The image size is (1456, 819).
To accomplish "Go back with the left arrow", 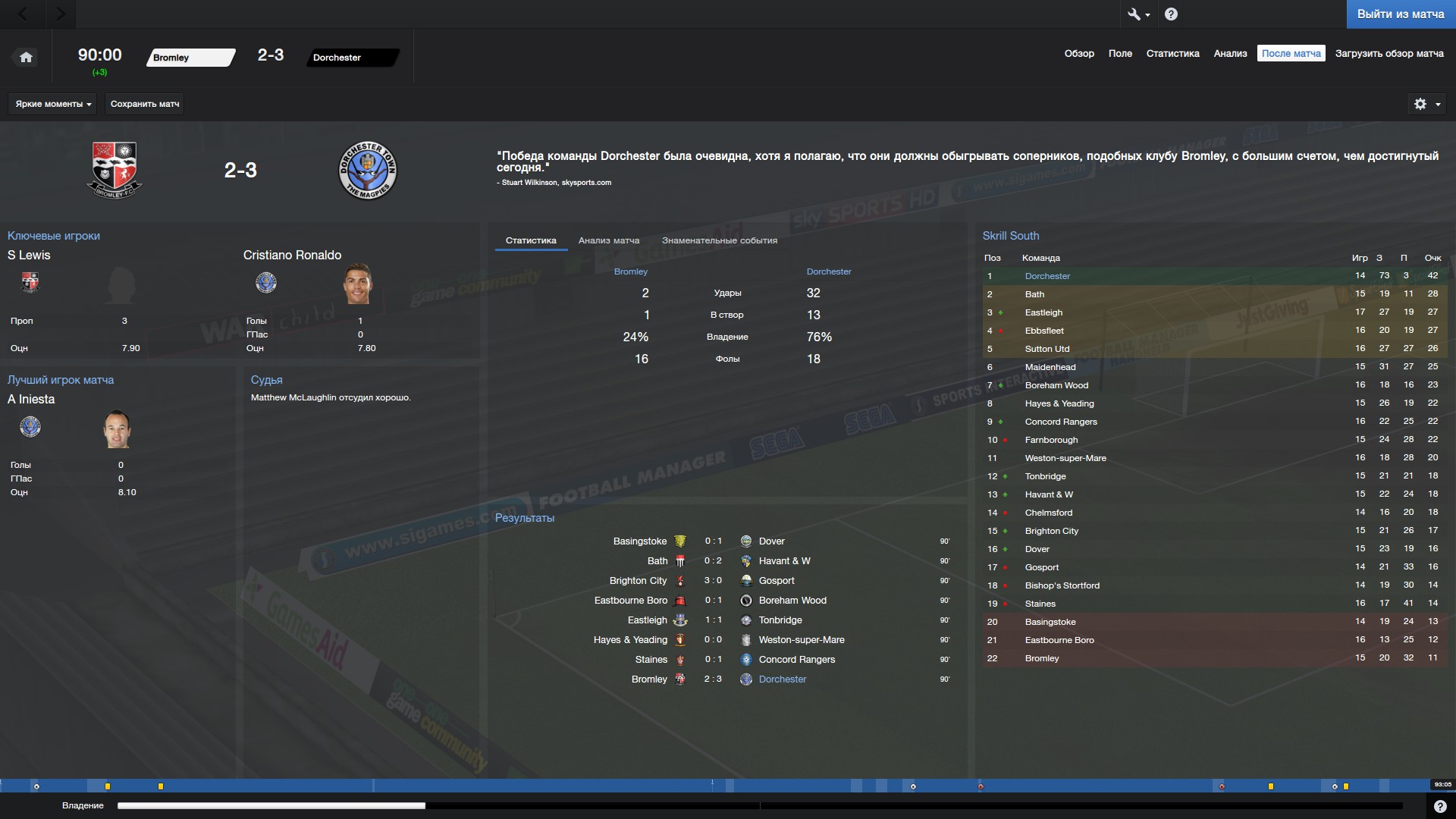I will point(23,14).
